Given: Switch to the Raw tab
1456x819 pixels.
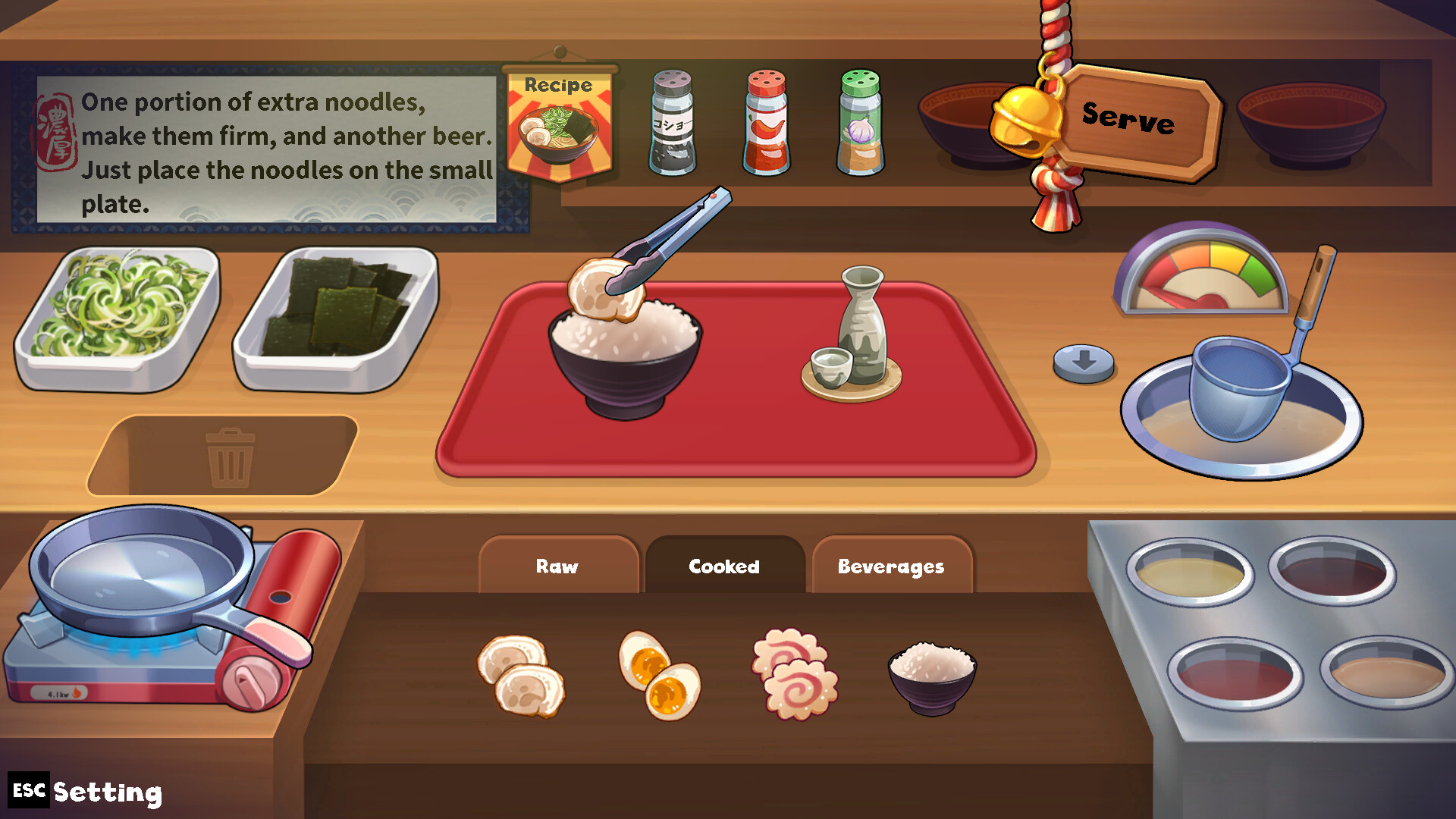Looking at the screenshot, I should (x=559, y=566).
